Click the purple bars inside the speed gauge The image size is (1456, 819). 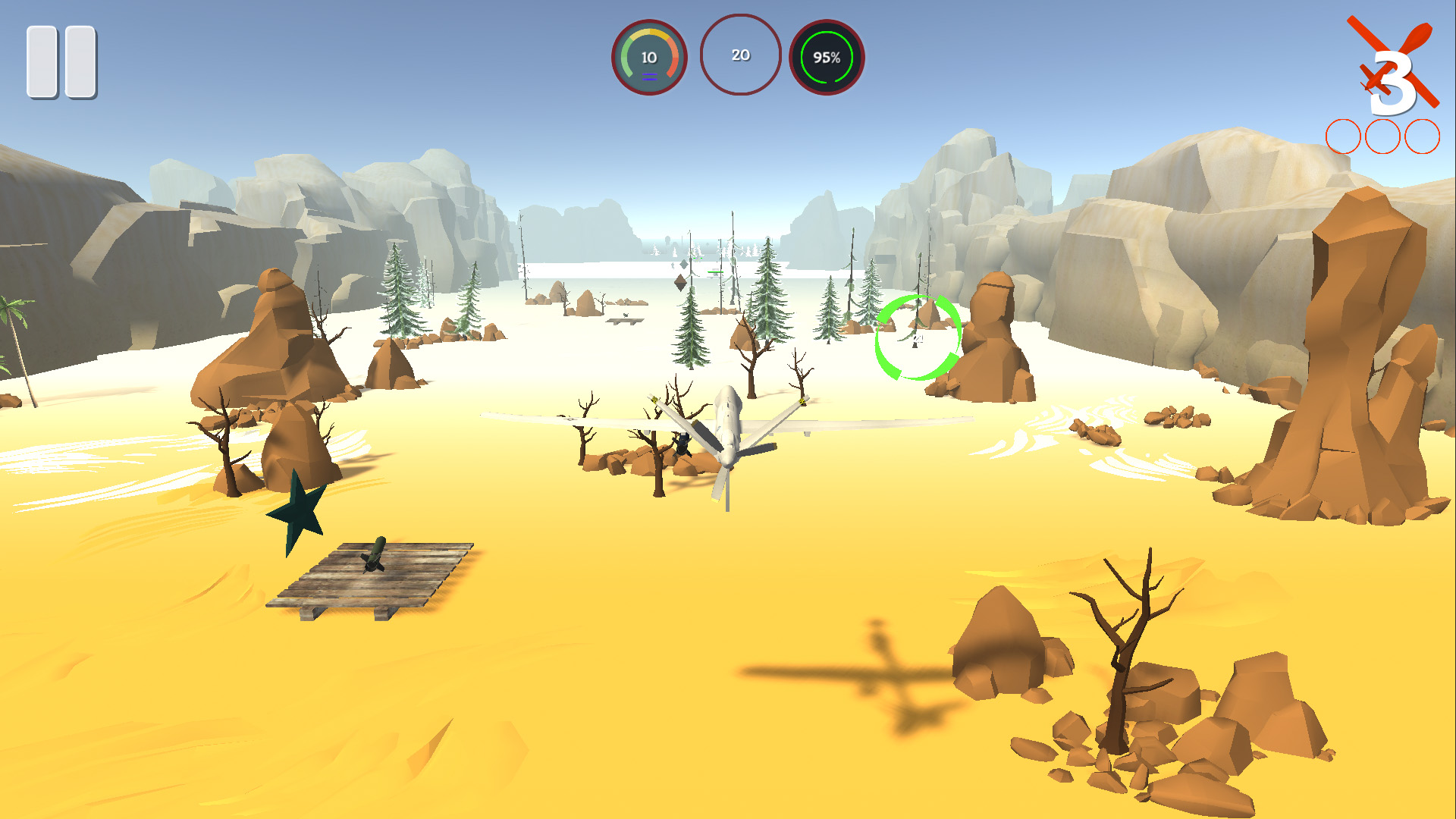[x=650, y=77]
